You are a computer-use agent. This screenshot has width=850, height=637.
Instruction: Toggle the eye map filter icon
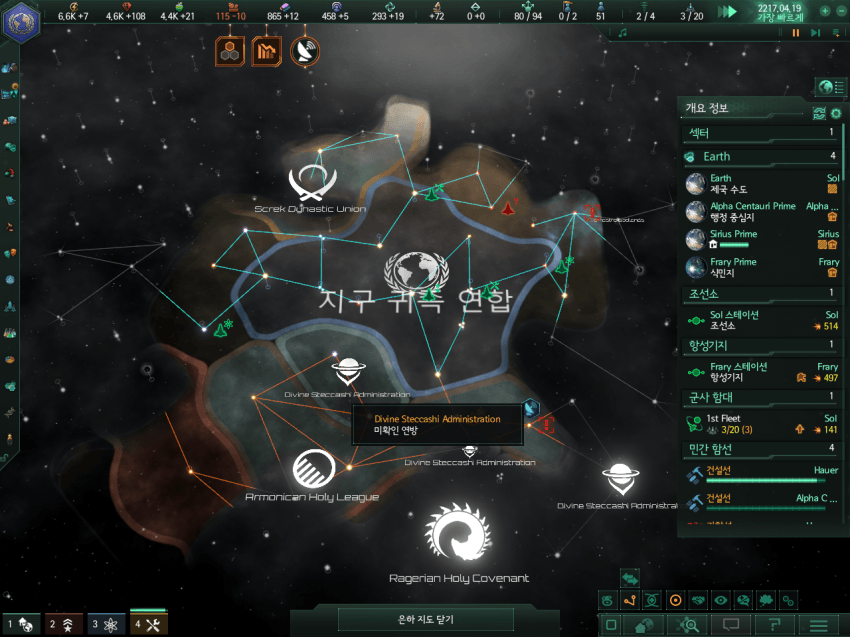click(721, 600)
